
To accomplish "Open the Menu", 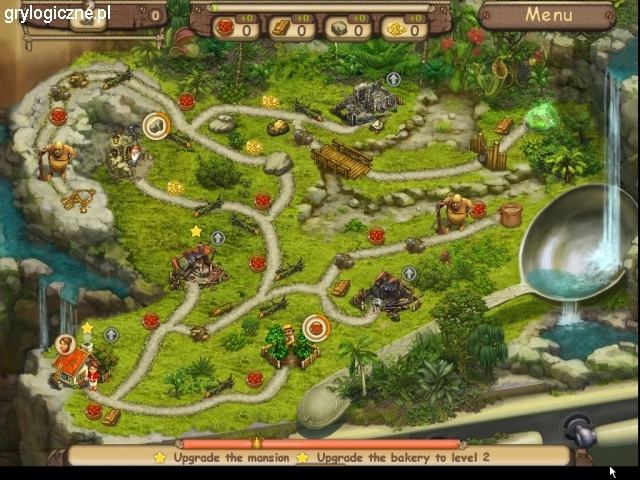I will (x=548, y=15).
